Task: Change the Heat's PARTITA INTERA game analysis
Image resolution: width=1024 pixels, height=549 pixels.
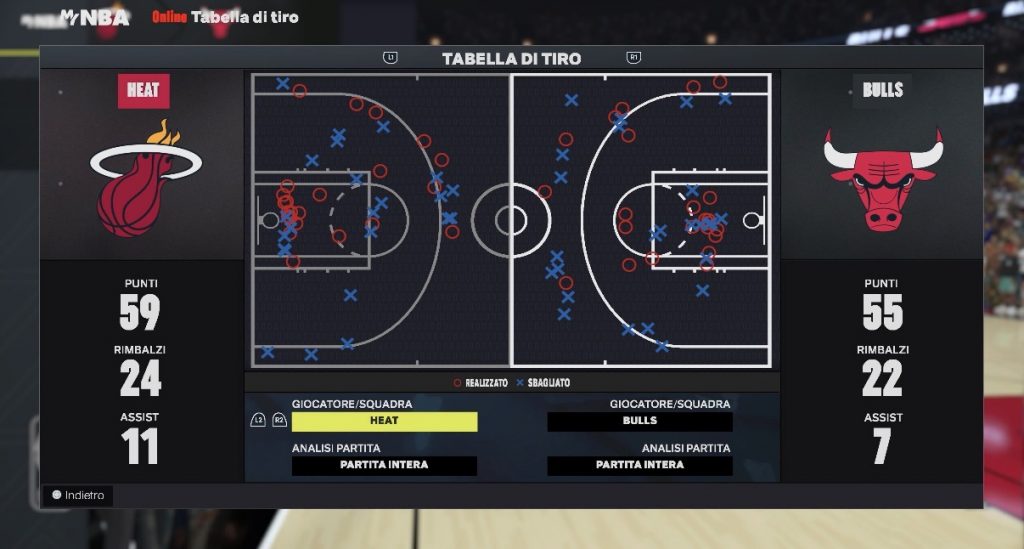Action: [384, 465]
